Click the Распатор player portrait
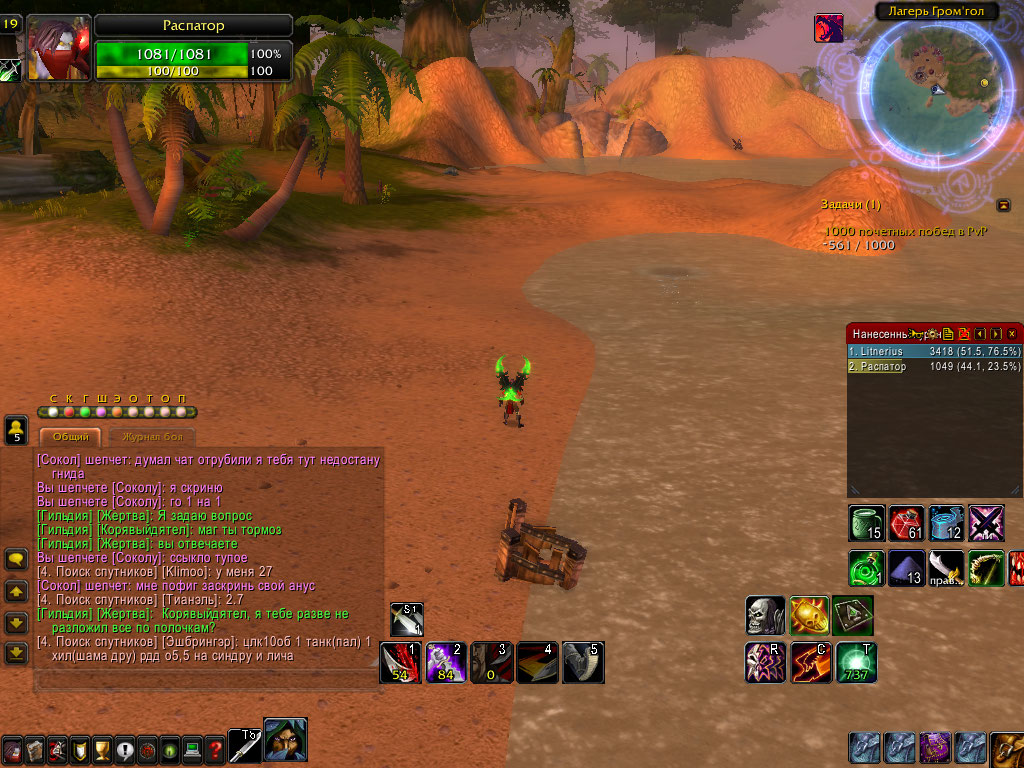This screenshot has width=1024, height=768. 59,47
